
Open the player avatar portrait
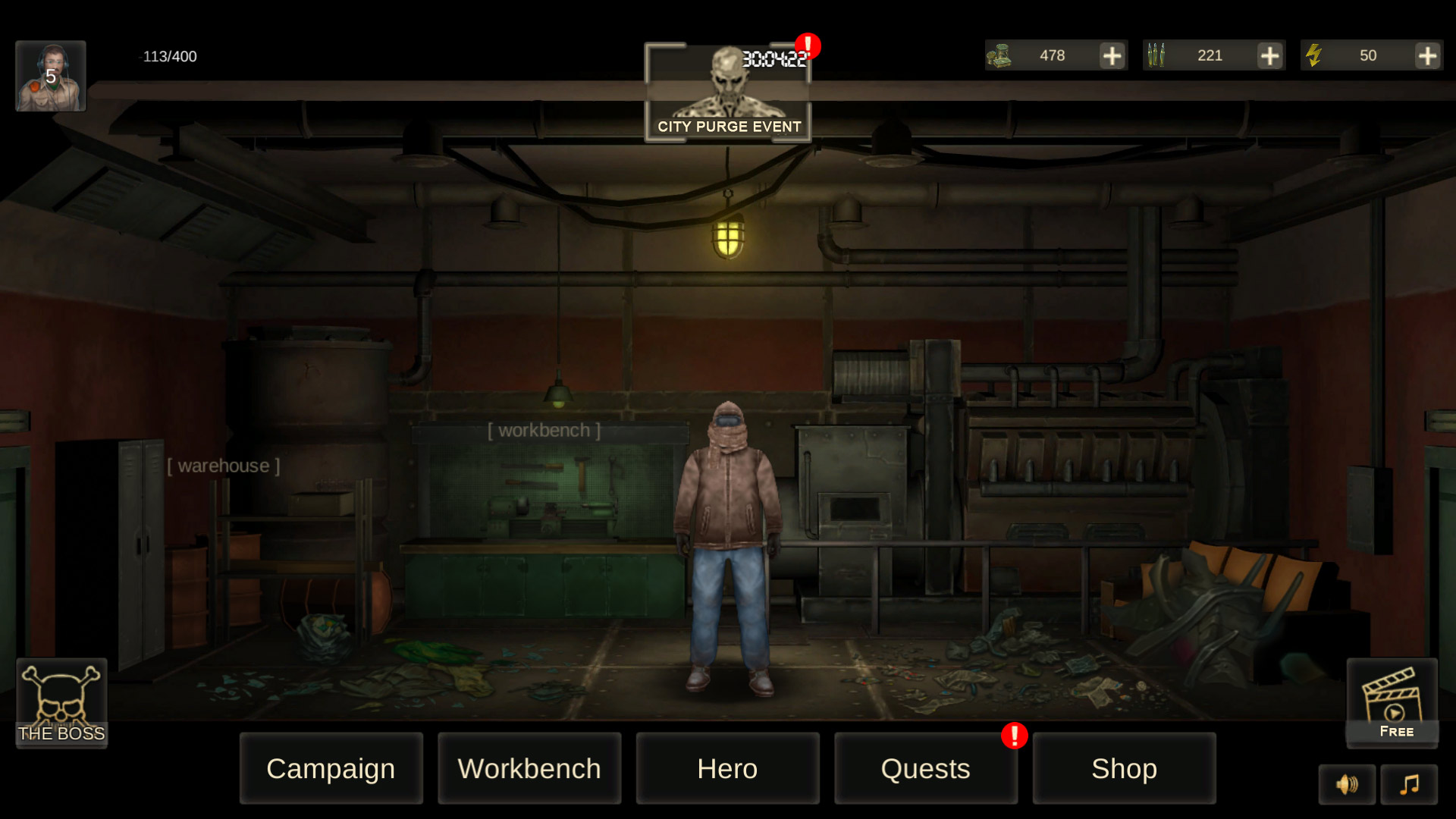point(50,76)
